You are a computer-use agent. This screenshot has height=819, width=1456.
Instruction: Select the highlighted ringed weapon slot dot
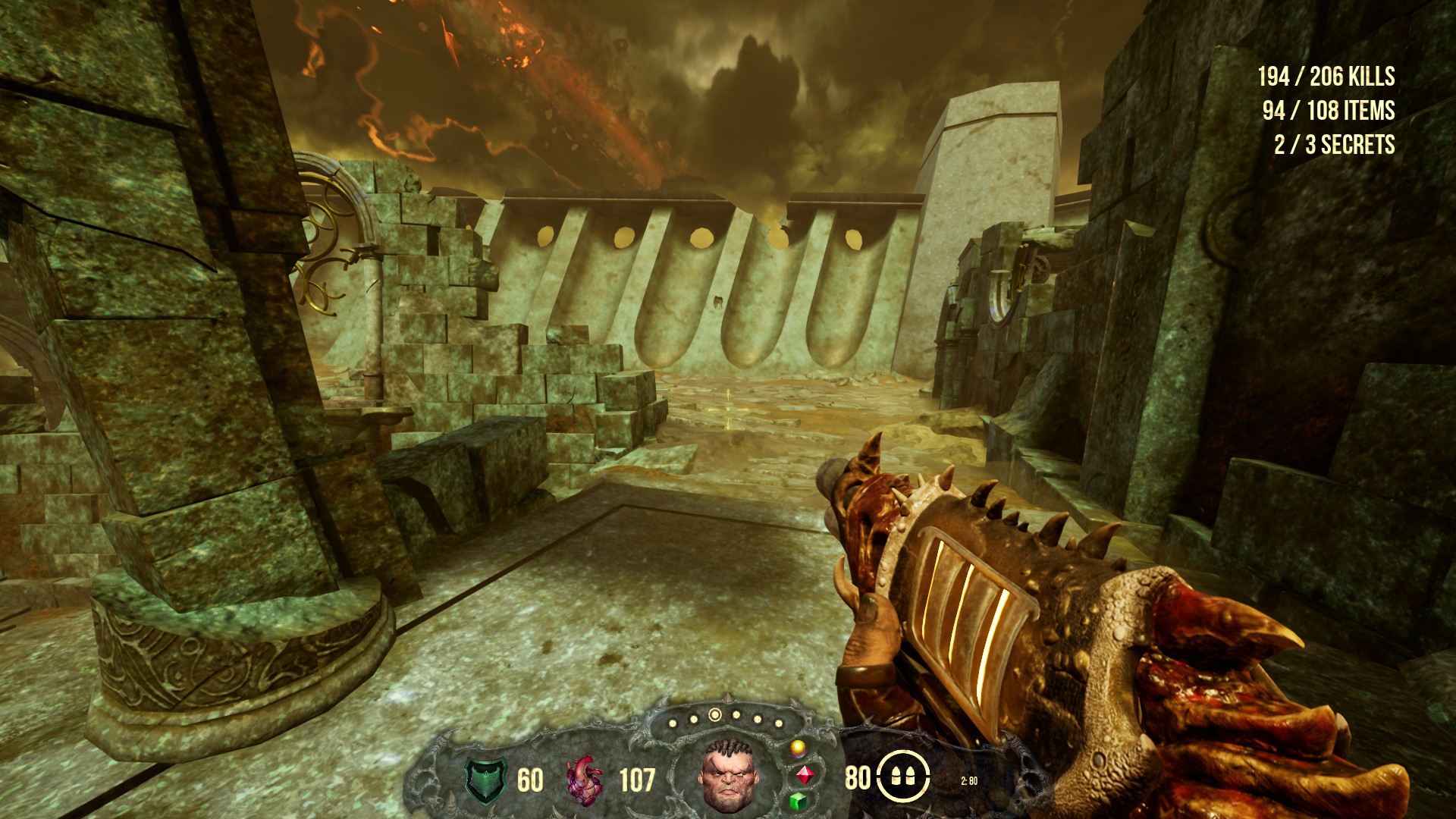click(714, 714)
